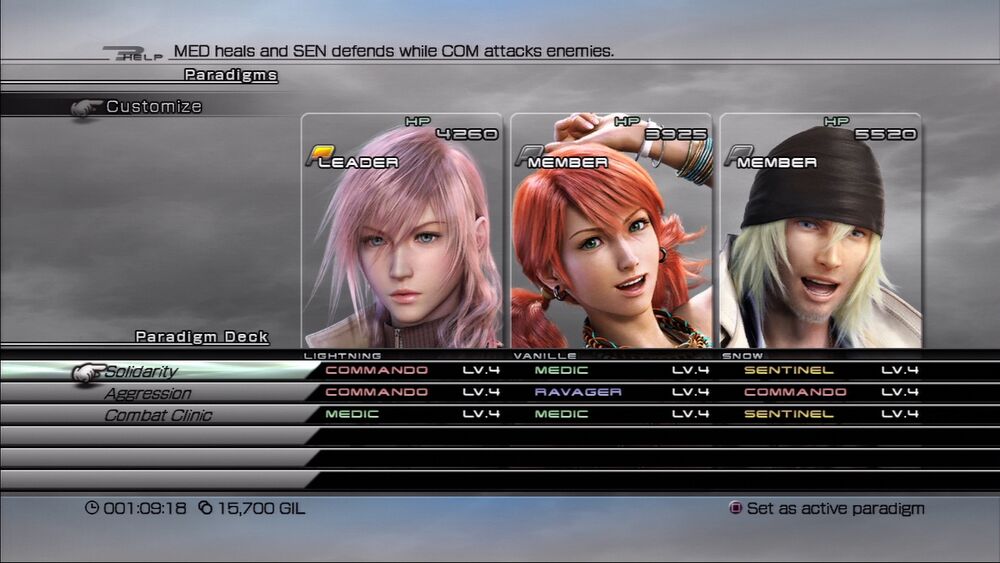Click Lightning's Medic role in Combat Clinic
Viewport: 1000px width, 563px height.
tap(352, 414)
